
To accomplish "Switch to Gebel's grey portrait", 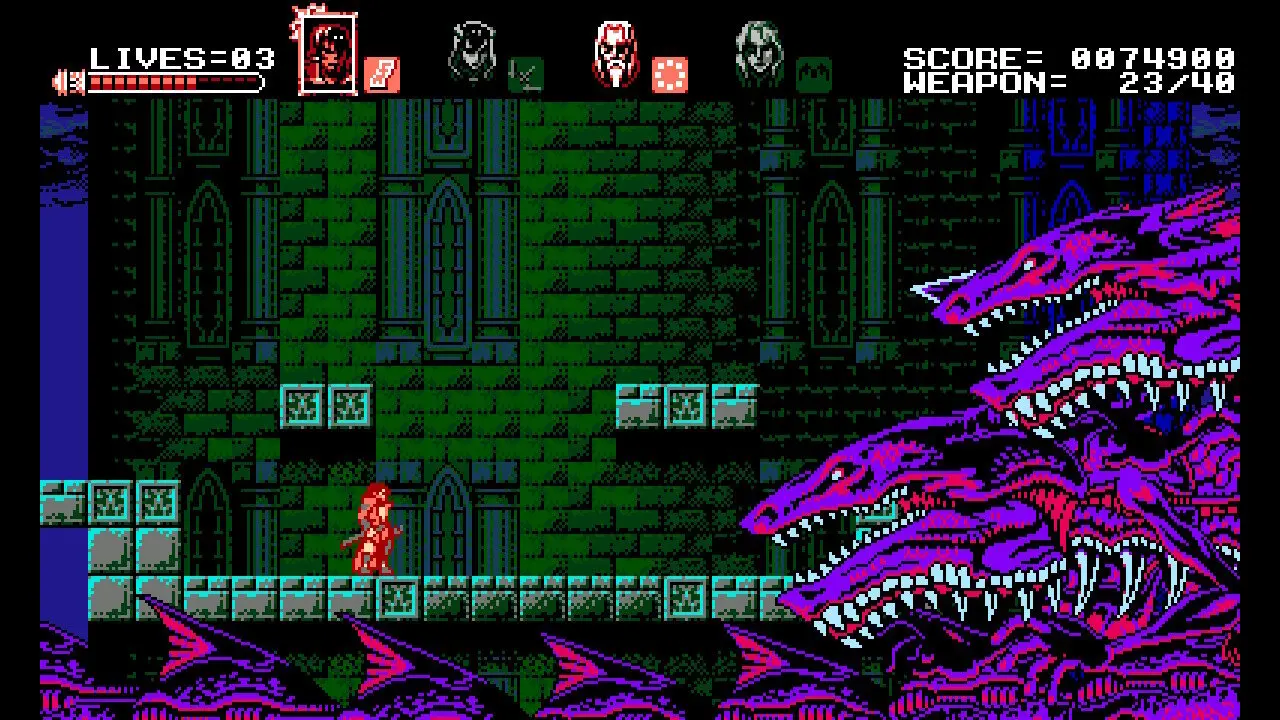I will (x=759, y=51).
